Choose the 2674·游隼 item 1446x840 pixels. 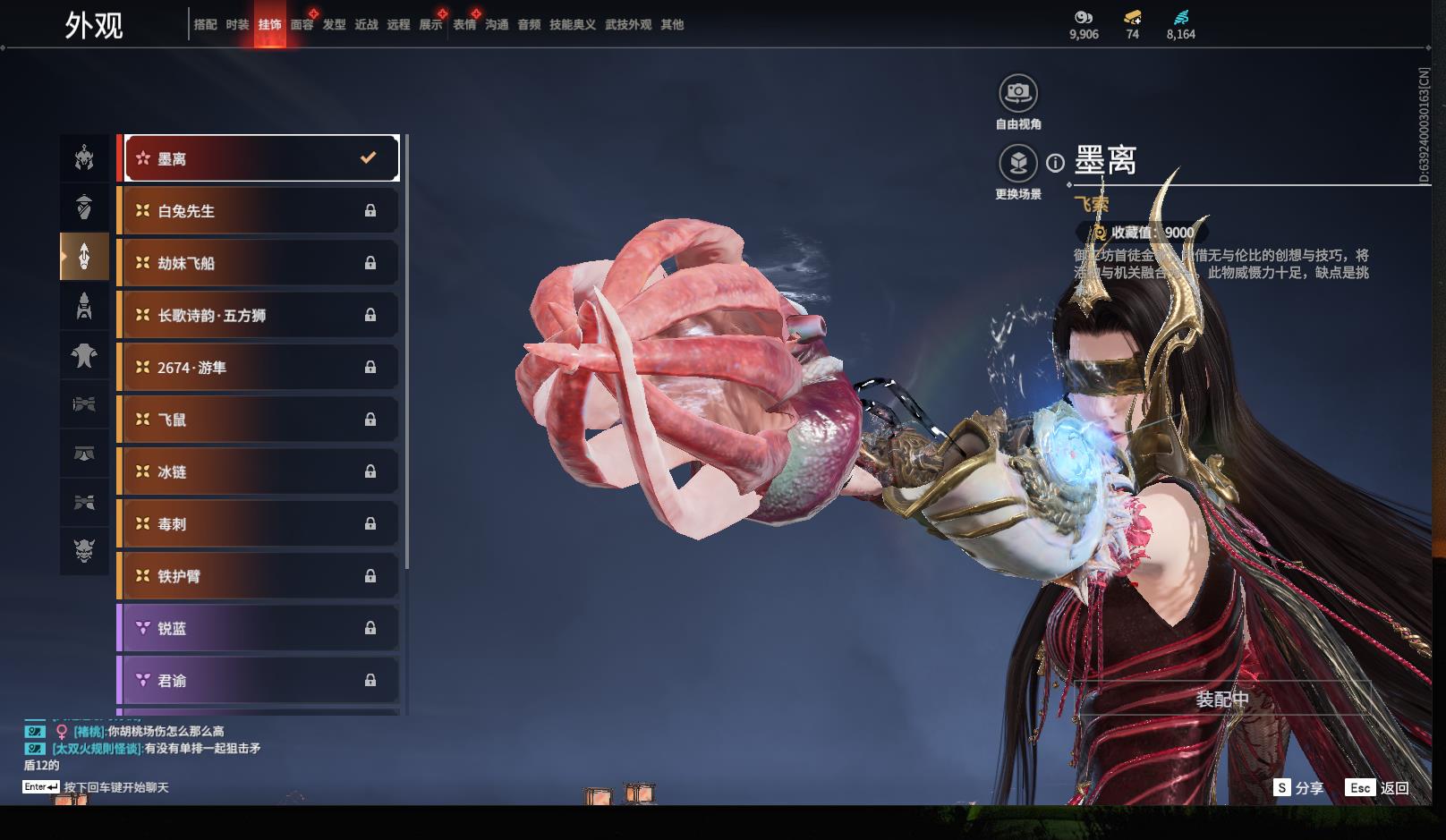259,368
